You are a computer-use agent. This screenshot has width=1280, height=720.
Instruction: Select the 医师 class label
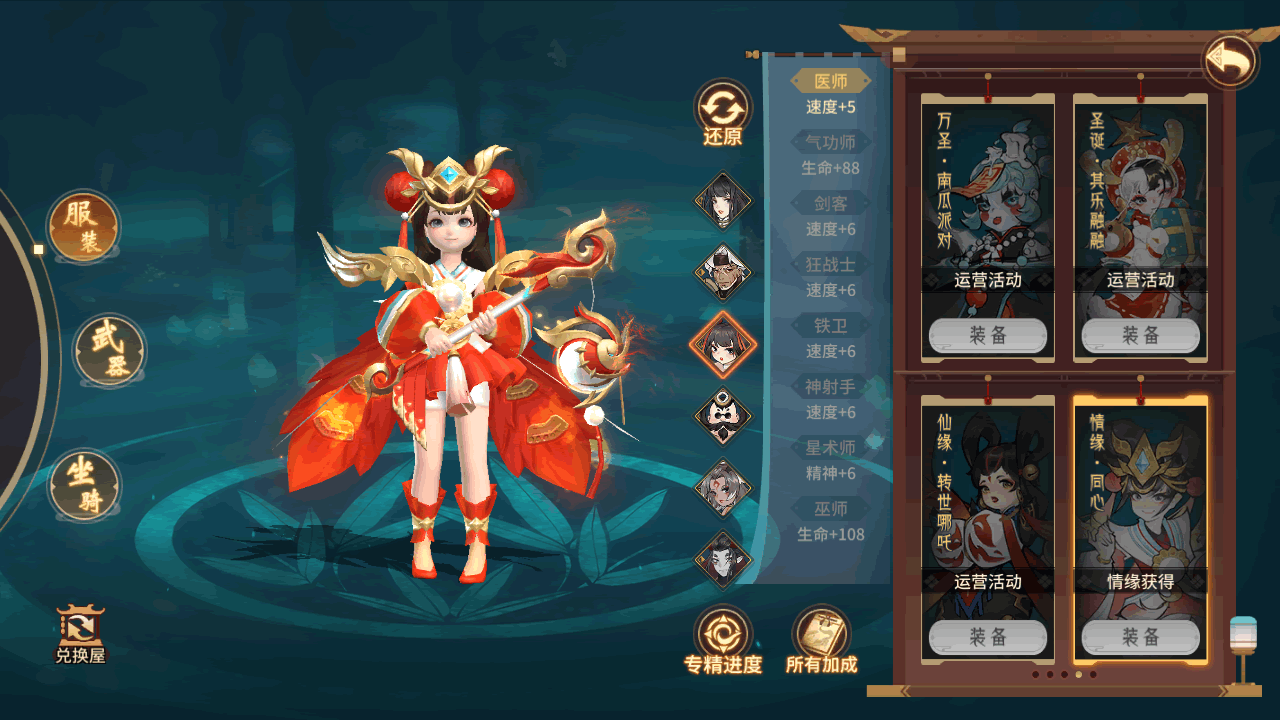pos(831,82)
